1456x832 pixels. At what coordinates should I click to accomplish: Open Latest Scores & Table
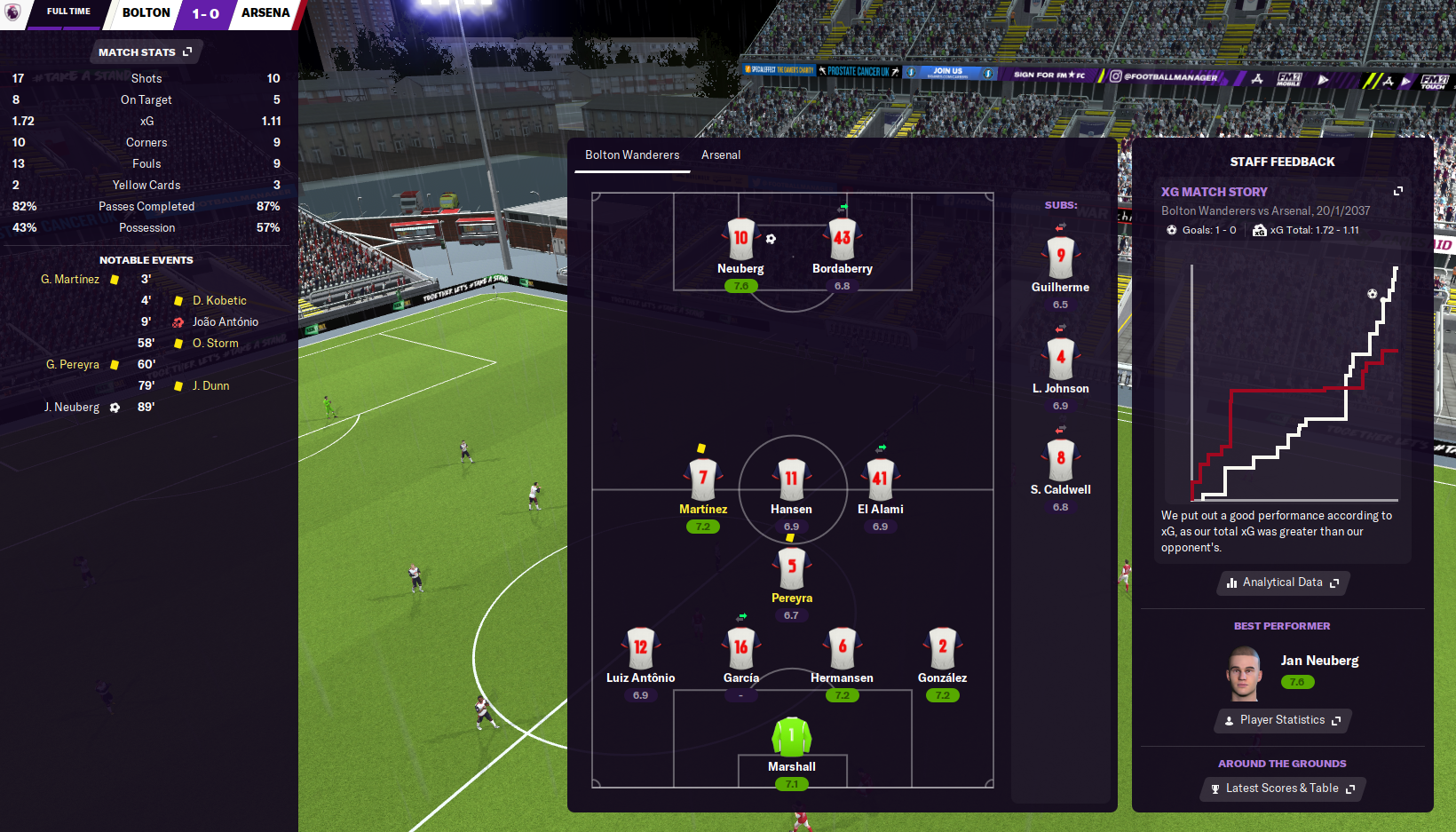tap(1283, 788)
